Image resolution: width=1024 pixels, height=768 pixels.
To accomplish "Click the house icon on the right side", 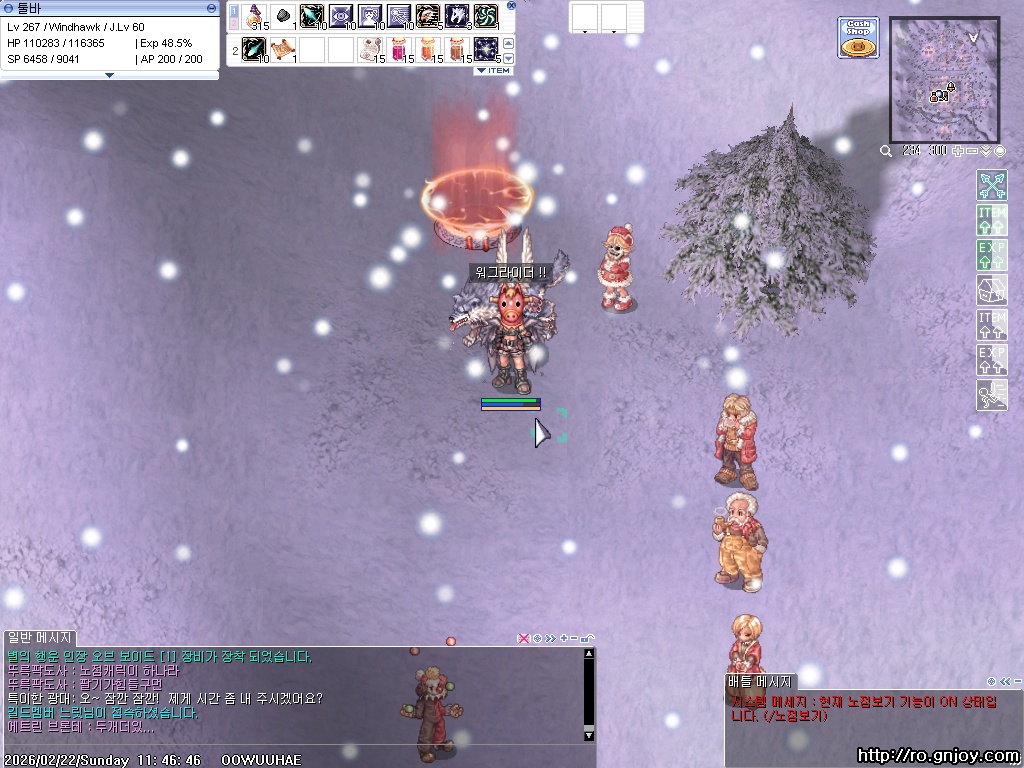I will click(991, 290).
